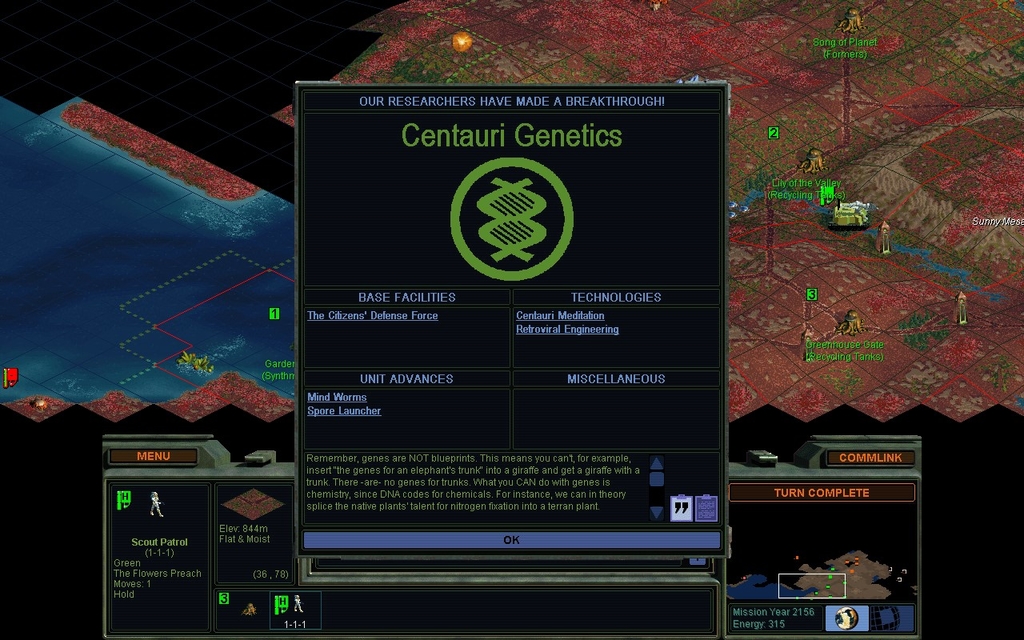Click the description scrollbar's down arrow

click(657, 513)
